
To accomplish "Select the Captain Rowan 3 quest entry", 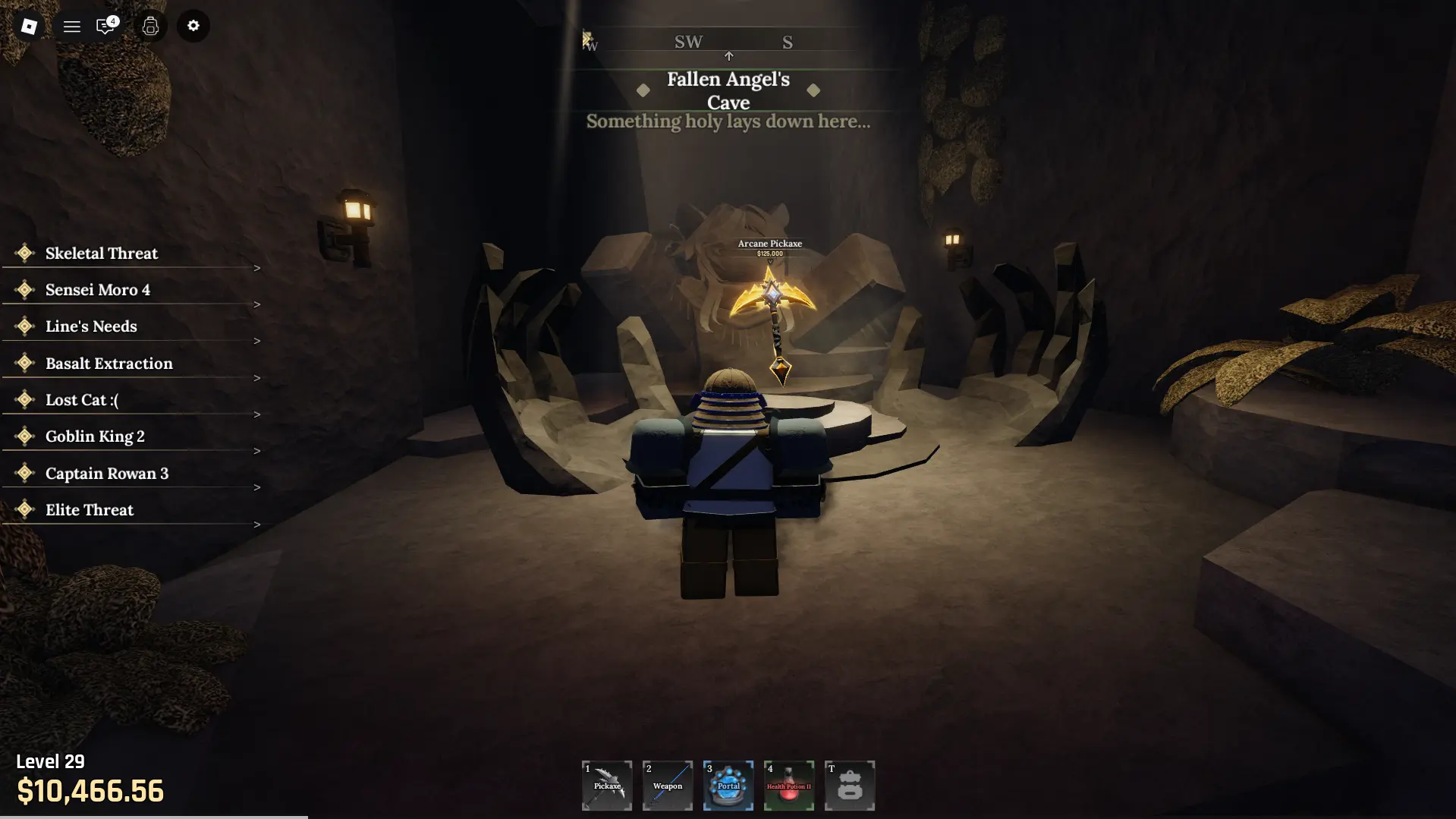I will tap(106, 473).
